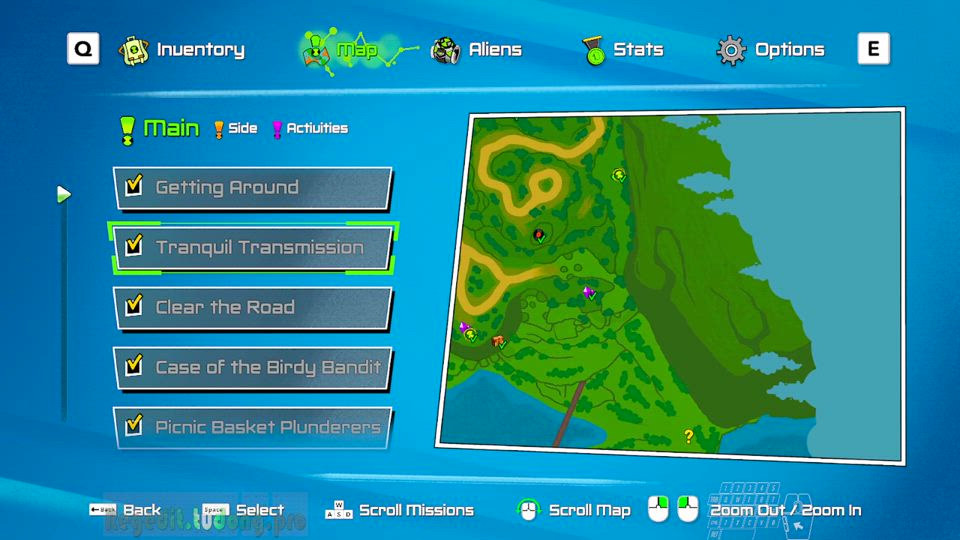Show the Activities missions category

[x=310, y=128]
